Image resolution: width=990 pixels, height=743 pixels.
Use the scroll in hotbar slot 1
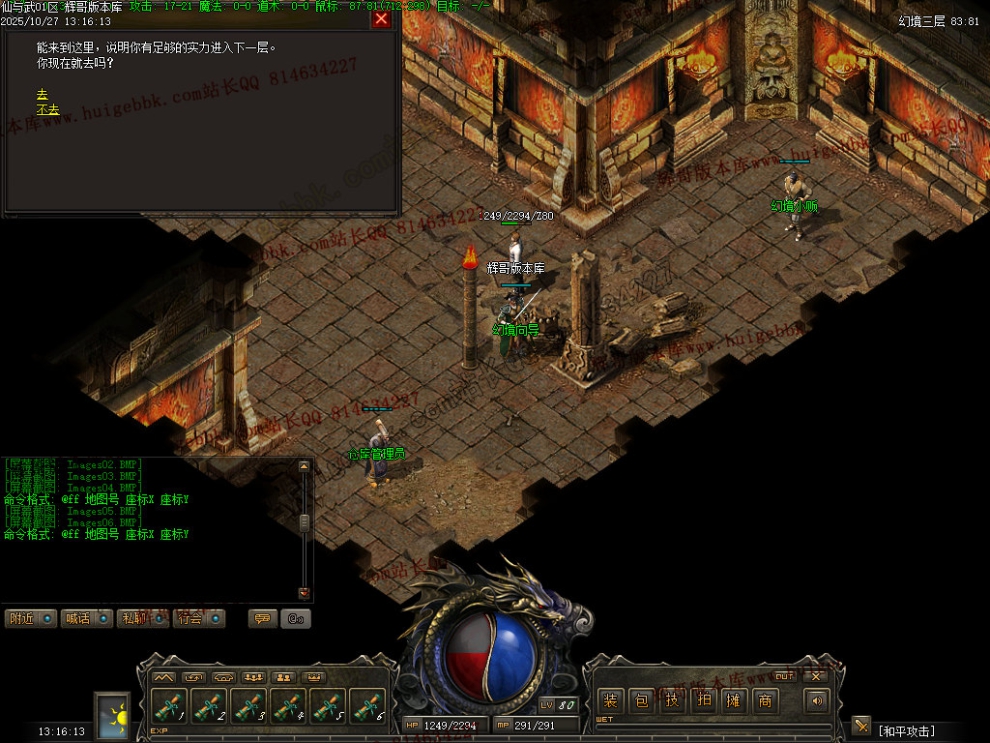[x=168, y=706]
